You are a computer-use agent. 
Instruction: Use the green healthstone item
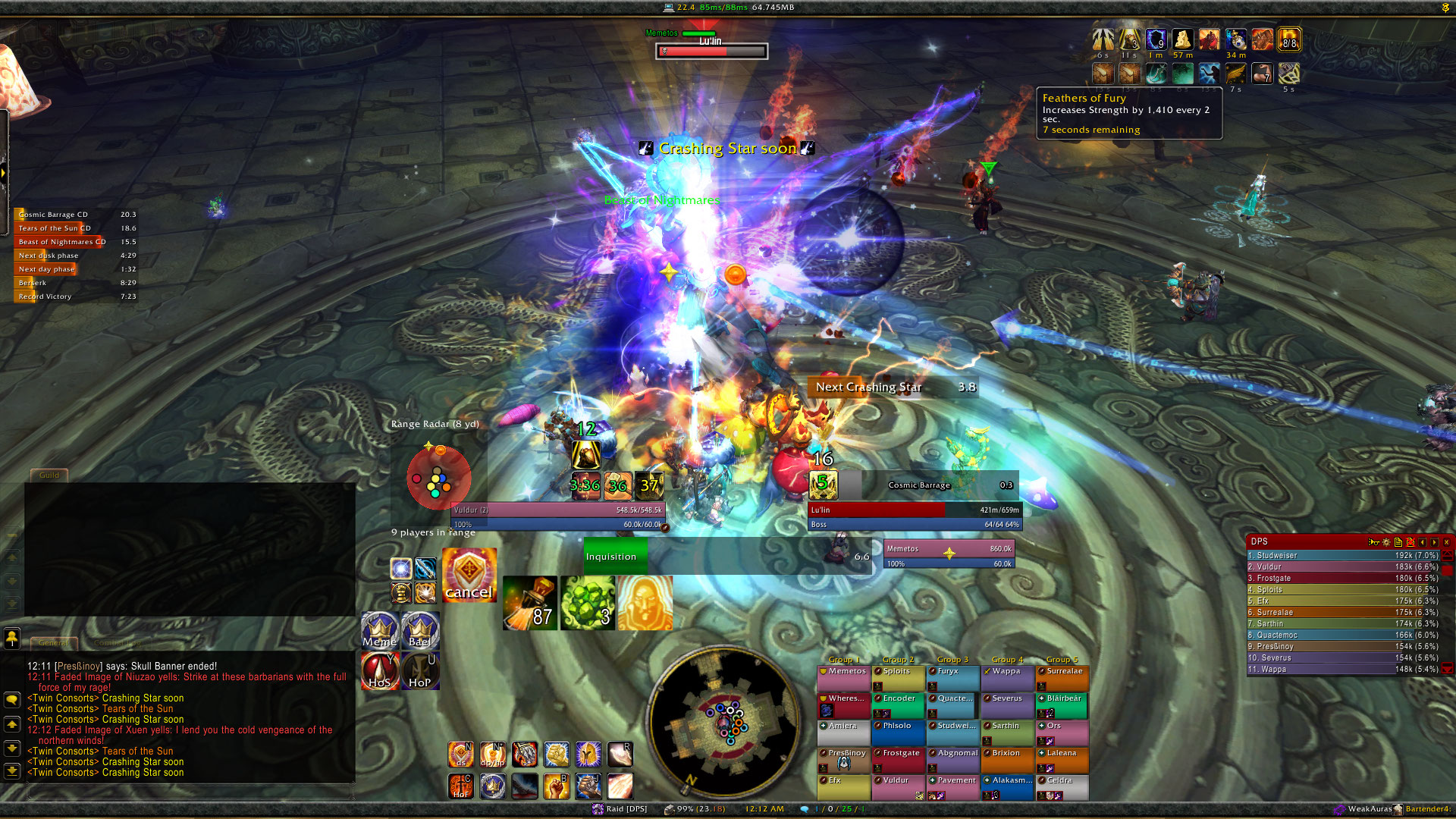(x=588, y=603)
